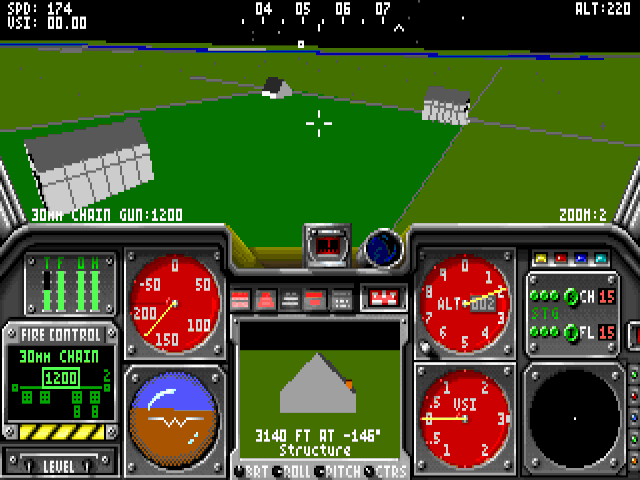Click the PITCH knob under the display

tap(320, 471)
